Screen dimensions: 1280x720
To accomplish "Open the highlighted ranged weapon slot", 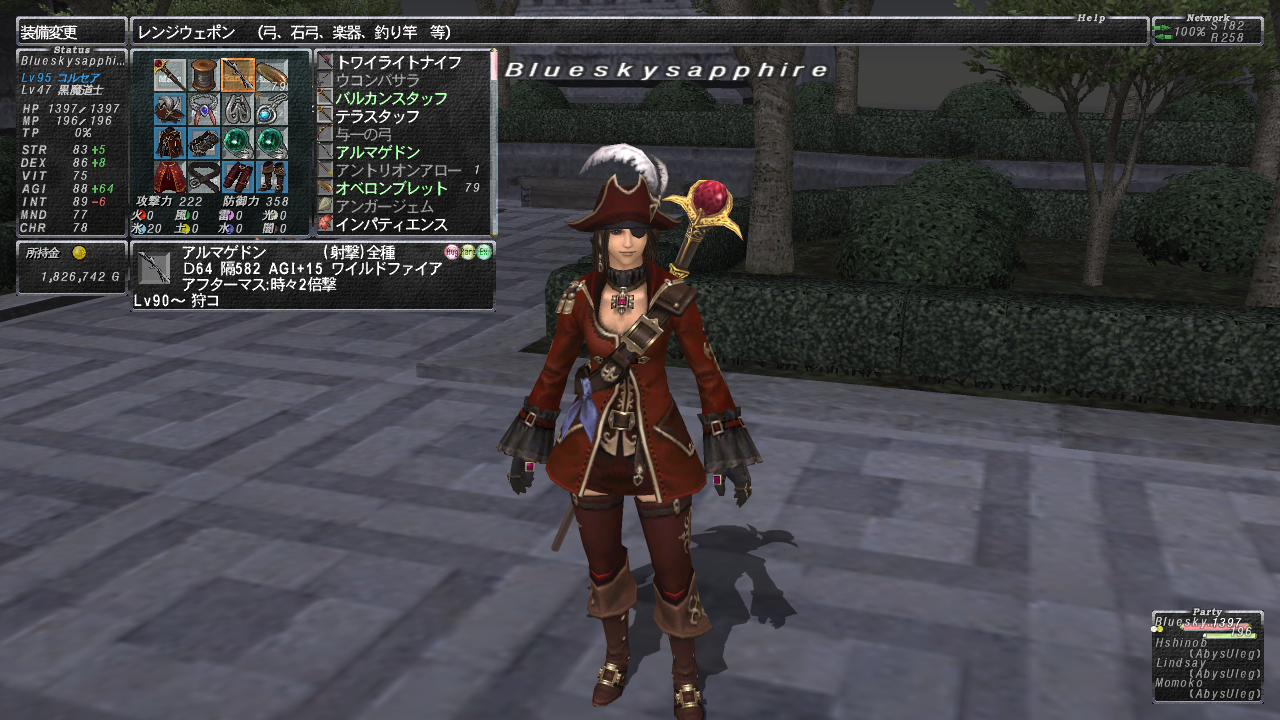I will pyautogui.click(x=237, y=75).
